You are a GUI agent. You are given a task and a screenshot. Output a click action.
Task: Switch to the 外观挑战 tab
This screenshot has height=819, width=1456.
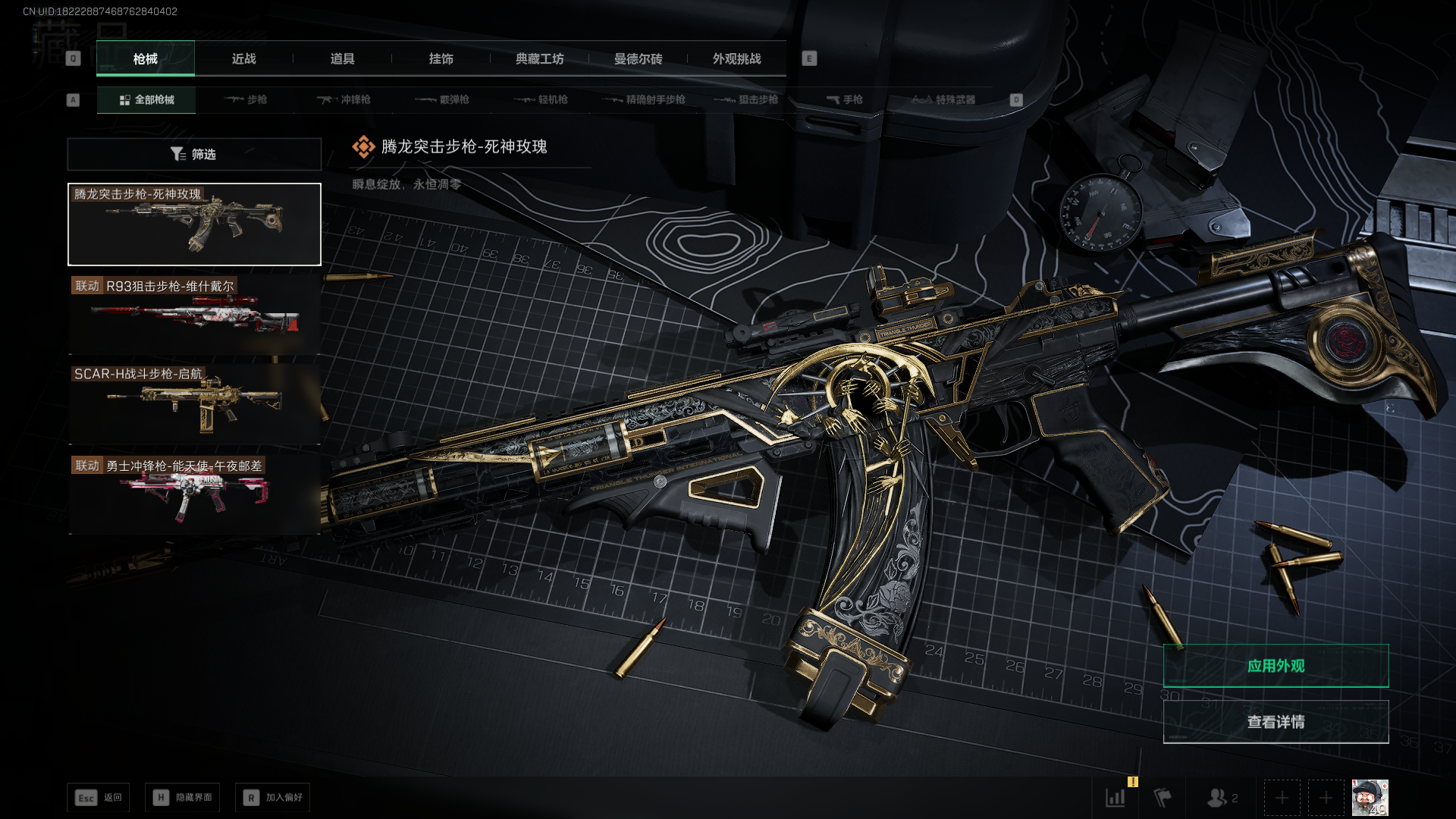click(736, 59)
